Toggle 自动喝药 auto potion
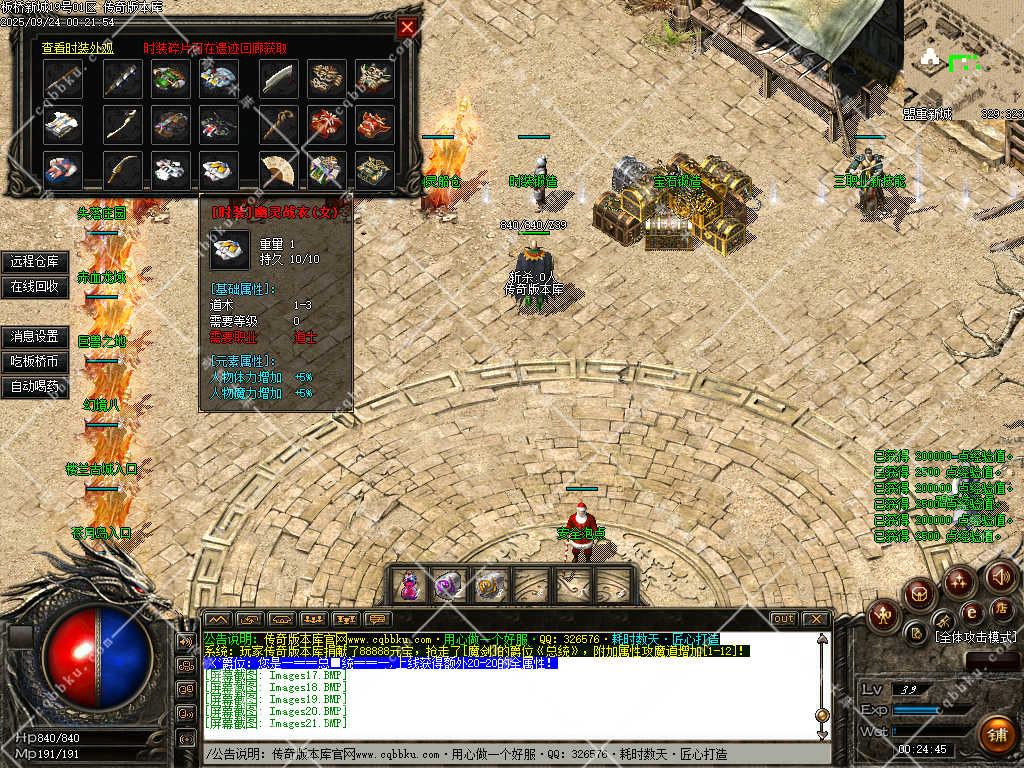The height and width of the screenshot is (768, 1024). [x=35, y=386]
